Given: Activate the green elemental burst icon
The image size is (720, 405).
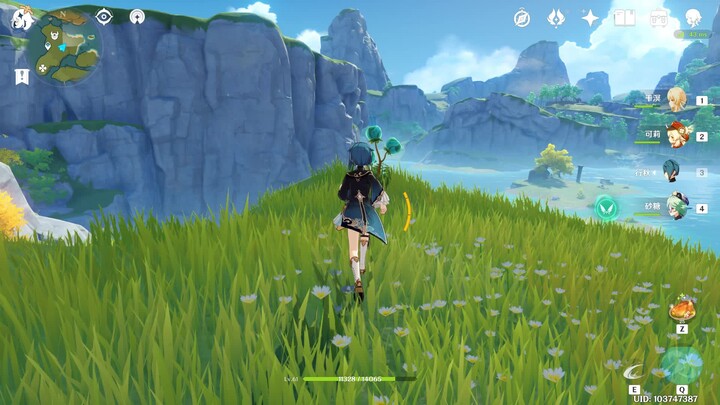Looking at the screenshot, I should click(x=681, y=365).
